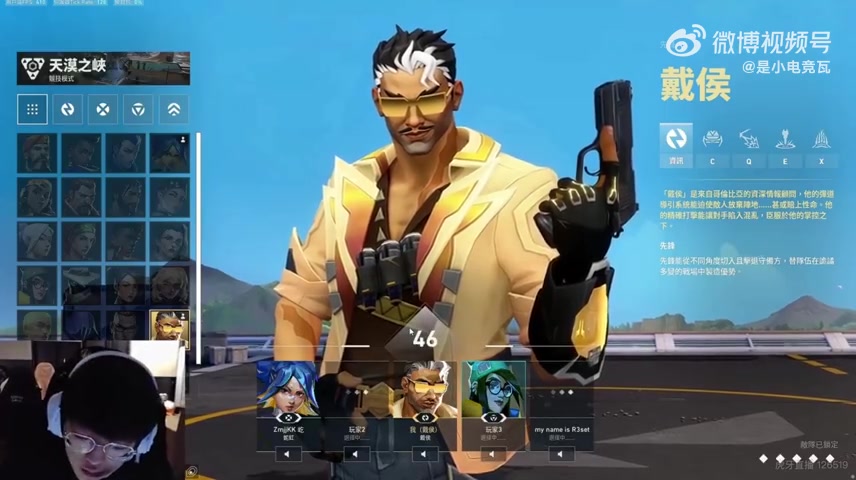Image resolution: width=856 pixels, height=480 pixels.
Task: Select the blue-haired agent card of ZmjjKK
Action: [289, 390]
